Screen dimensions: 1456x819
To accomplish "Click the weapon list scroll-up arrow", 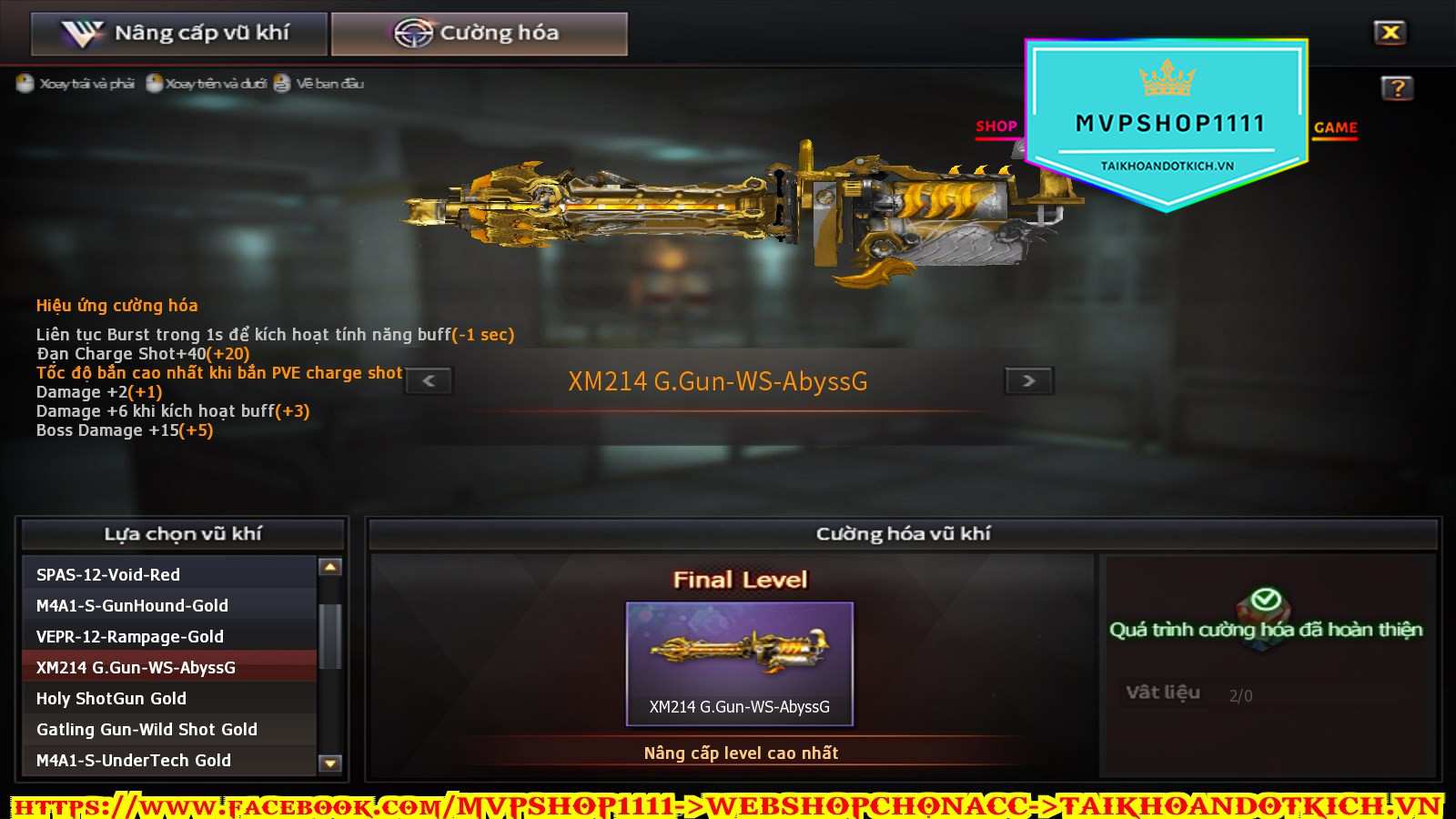I will point(330,567).
